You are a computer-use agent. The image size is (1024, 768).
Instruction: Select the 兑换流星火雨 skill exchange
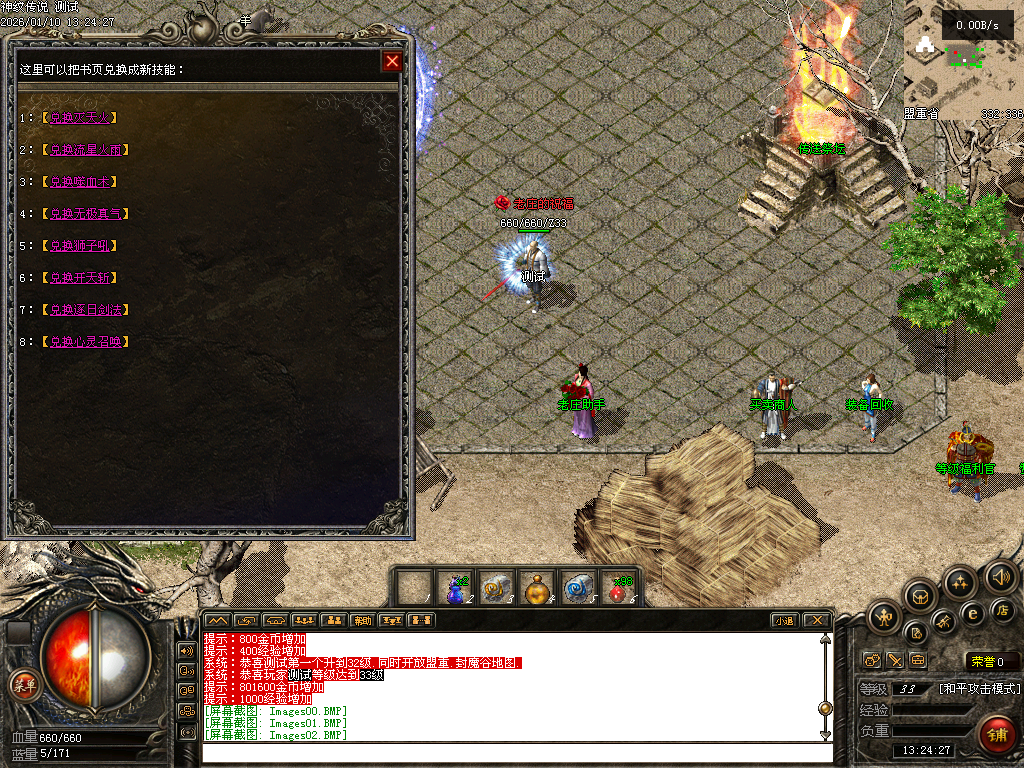[x=89, y=150]
